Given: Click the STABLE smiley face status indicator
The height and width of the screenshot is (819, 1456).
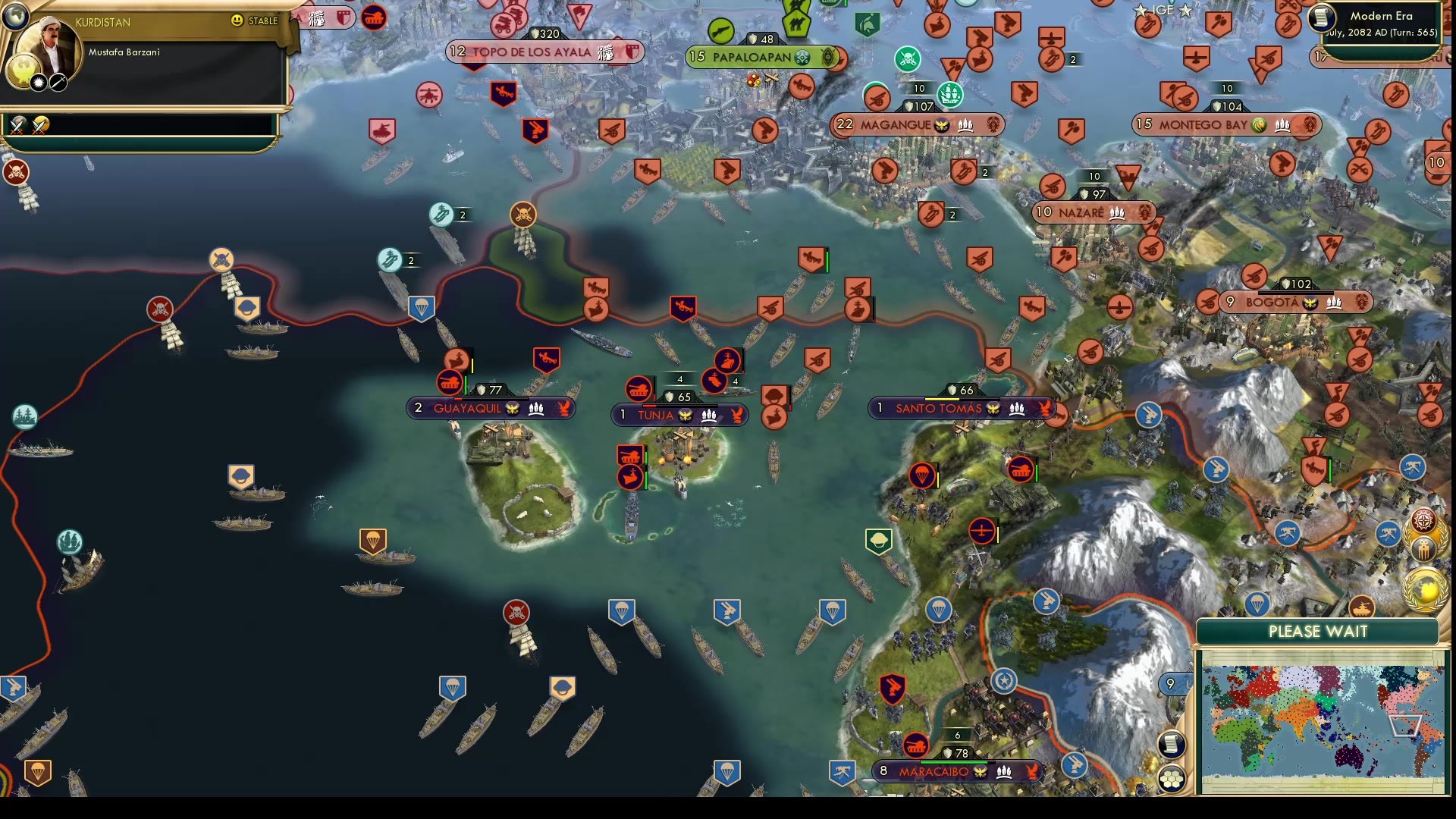Looking at the screenshot, I should (x=237, y=21).
